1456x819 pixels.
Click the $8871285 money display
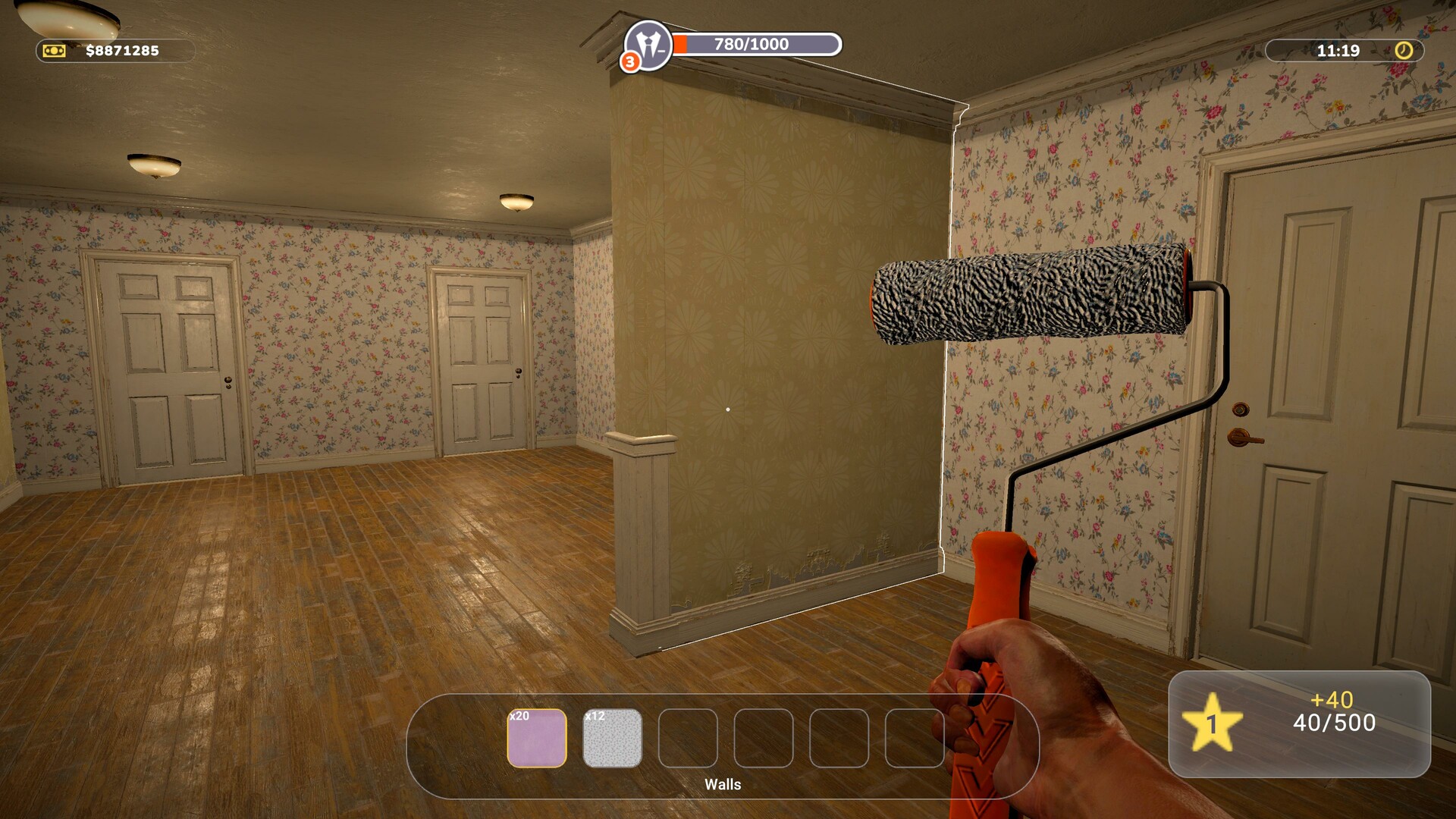(121, 52)
